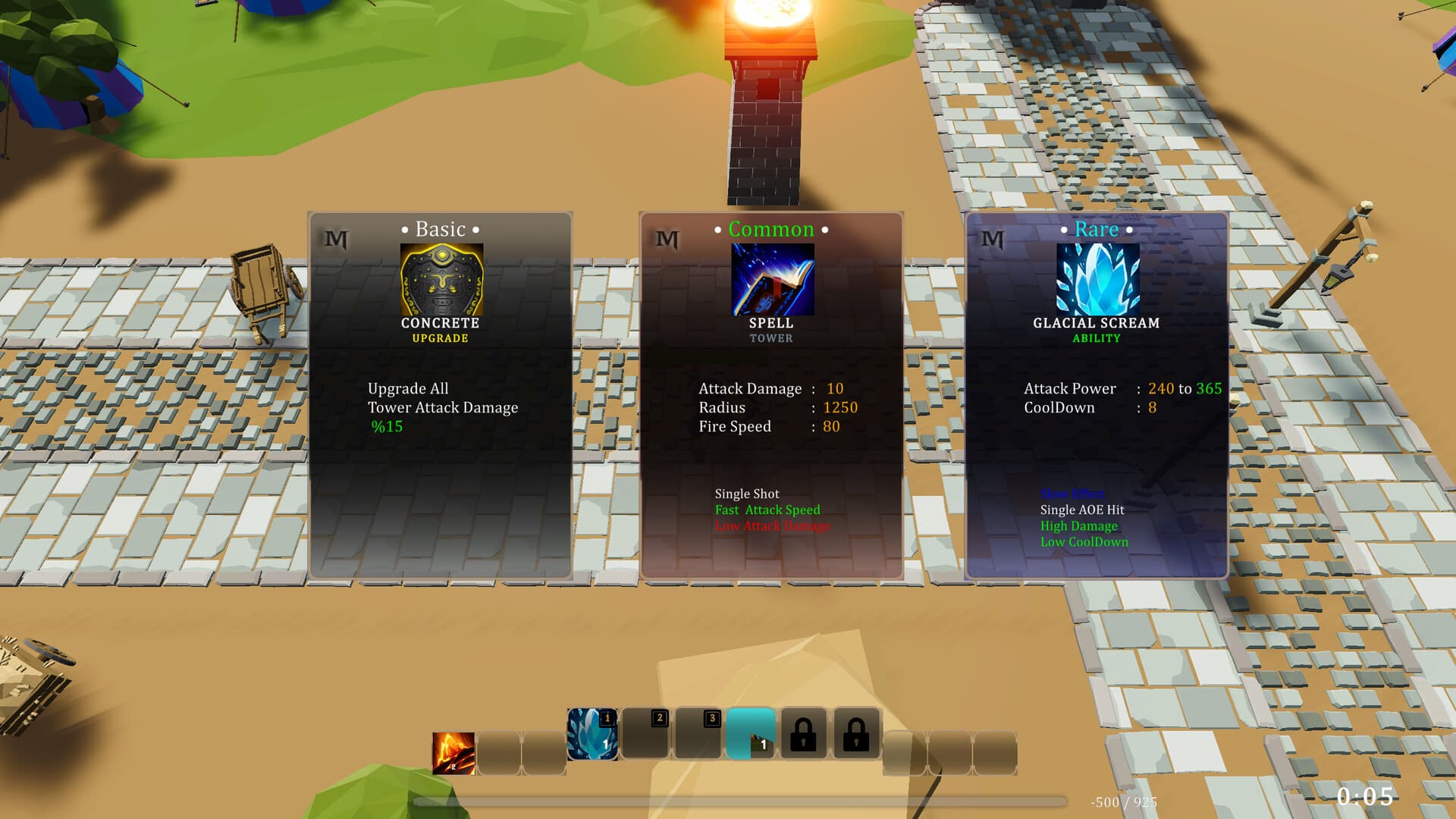
Task: Click the Glacial Scream crystal icon
Action: 1097,279
